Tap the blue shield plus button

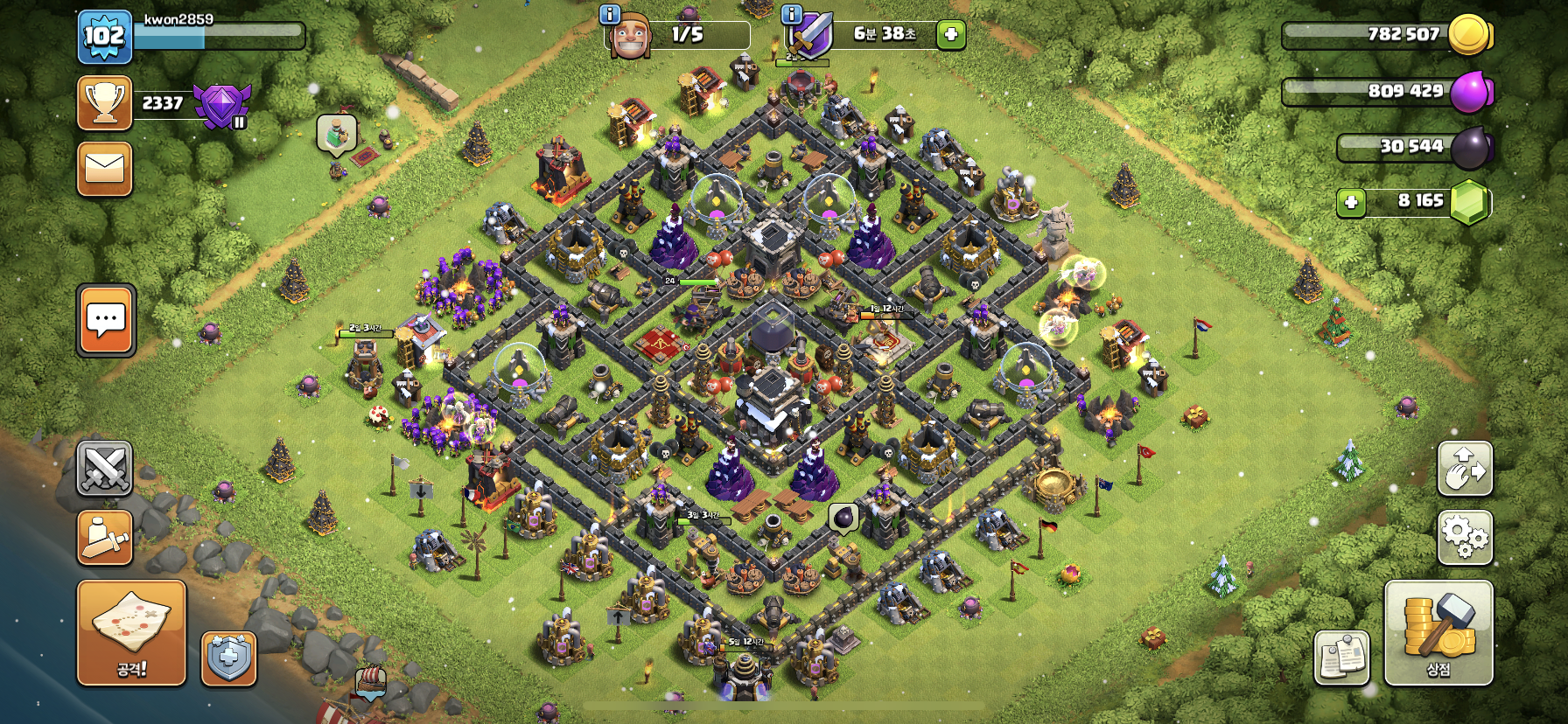click(x=229, y=658)
